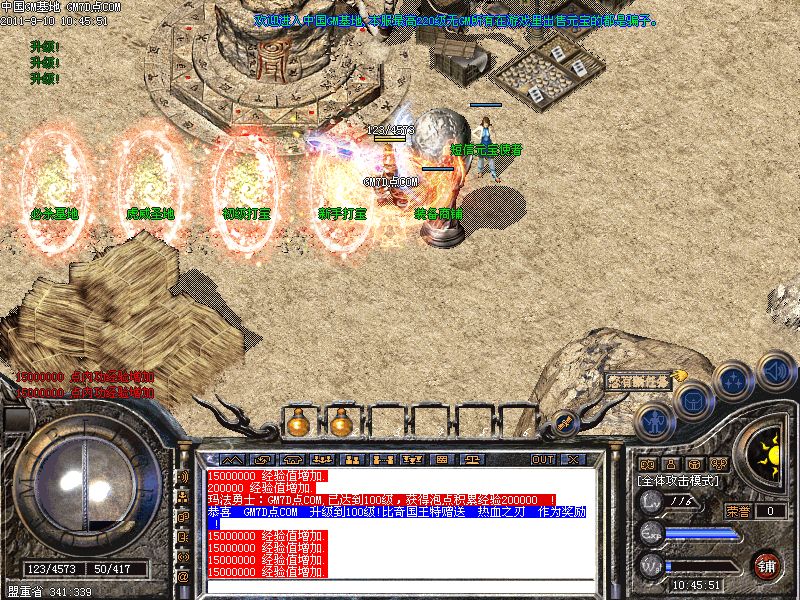This screenshot has height=600, width=800.
Task: Open the red shop 铺 button
Action: pos(767,565)
